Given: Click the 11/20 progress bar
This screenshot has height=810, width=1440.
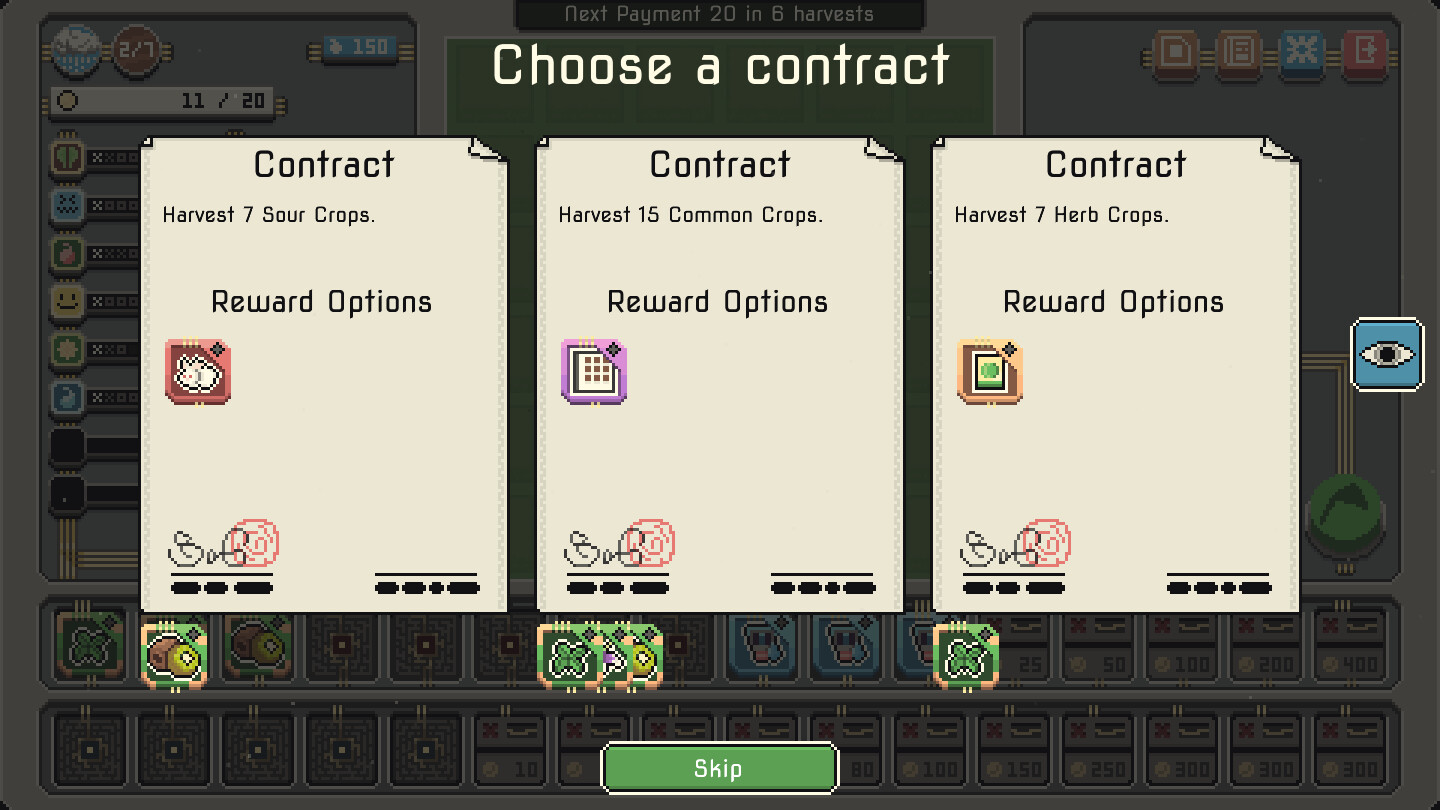Looking at the screenshot, I should (160, 100).
